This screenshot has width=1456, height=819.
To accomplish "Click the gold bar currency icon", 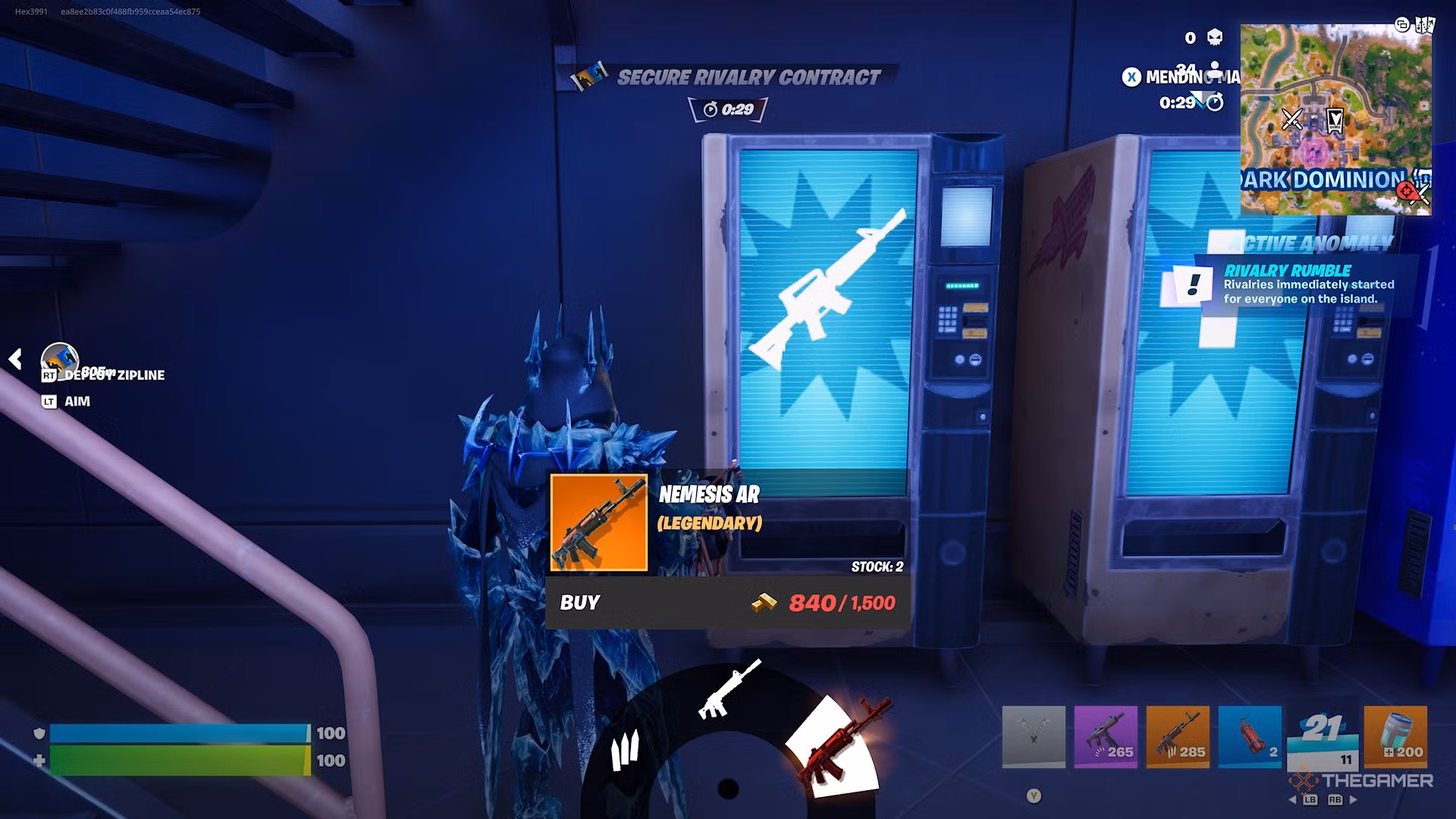I will pos(764,604).
